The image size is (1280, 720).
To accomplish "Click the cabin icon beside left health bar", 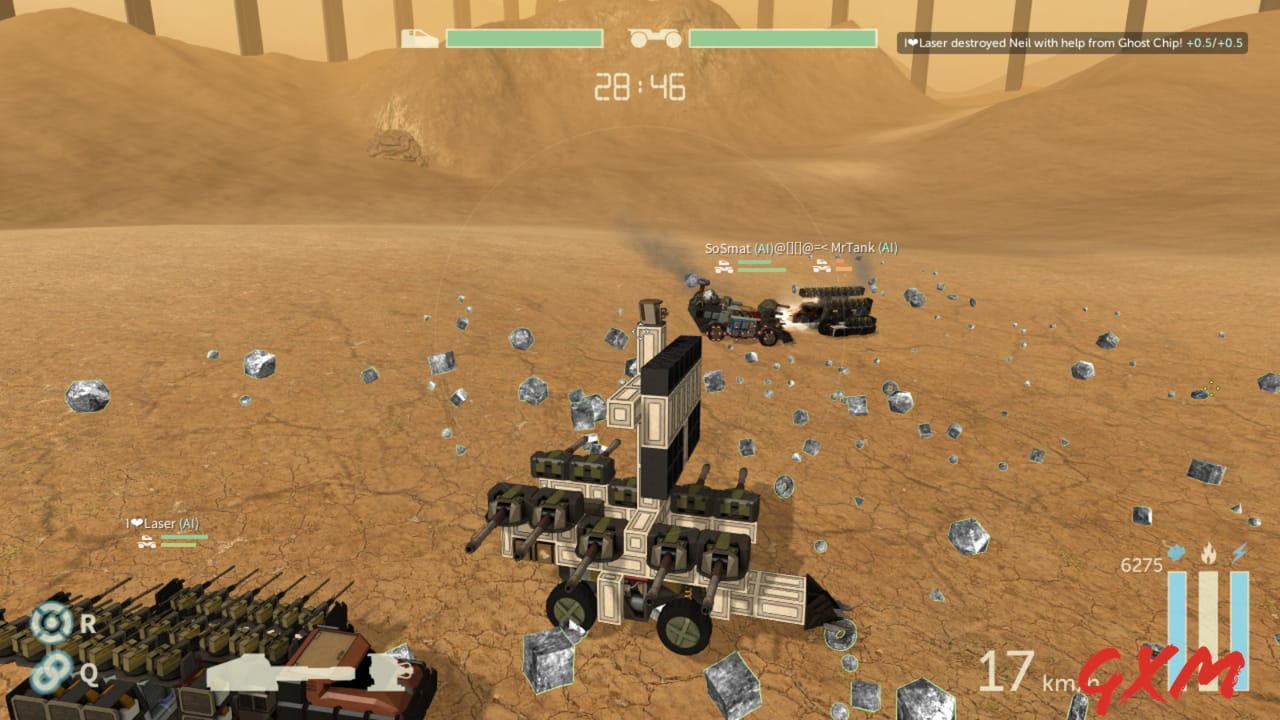I will (x=420, y=40).
